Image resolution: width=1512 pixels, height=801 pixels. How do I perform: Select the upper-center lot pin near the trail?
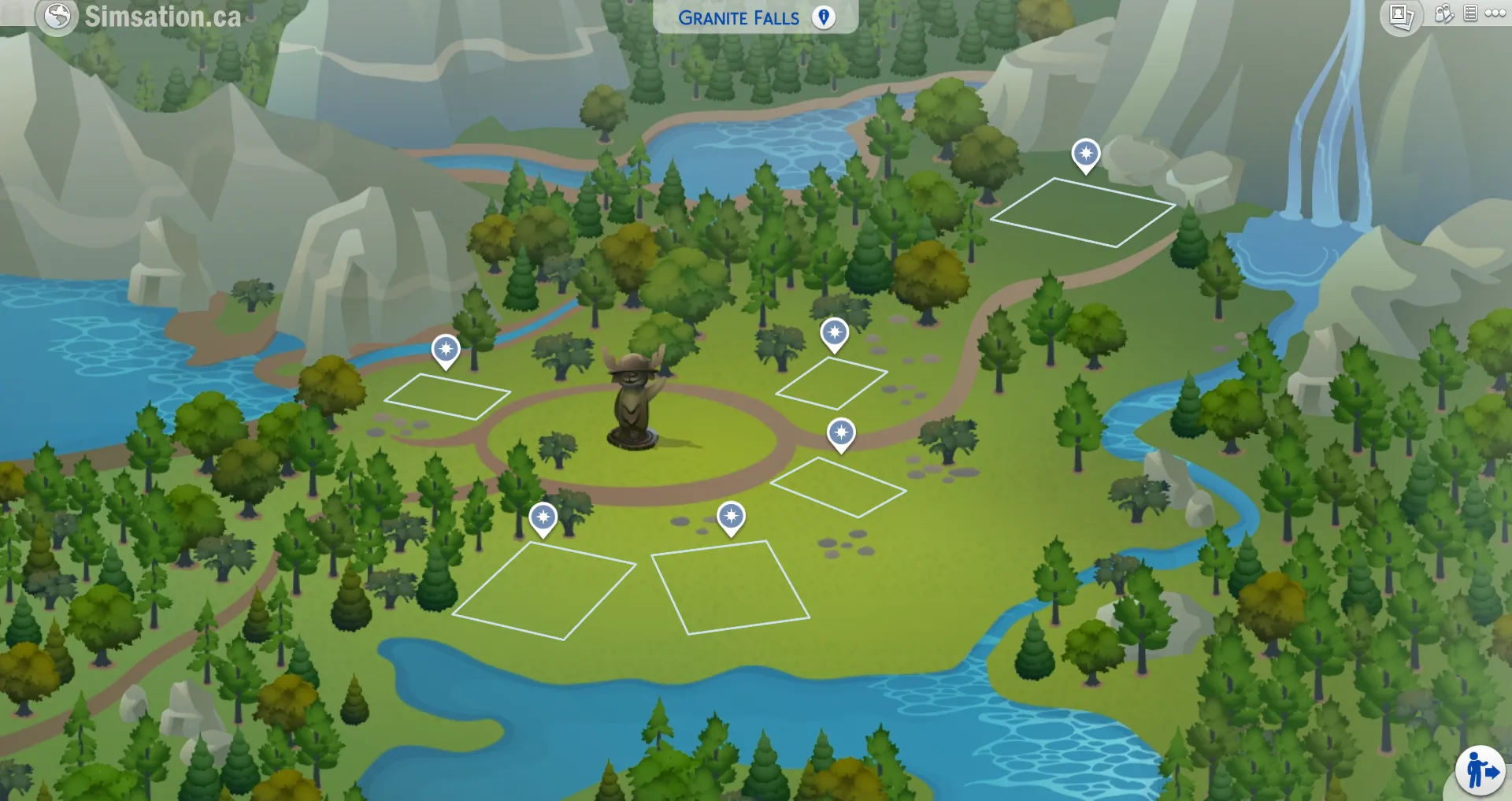(x=834, y=332)
